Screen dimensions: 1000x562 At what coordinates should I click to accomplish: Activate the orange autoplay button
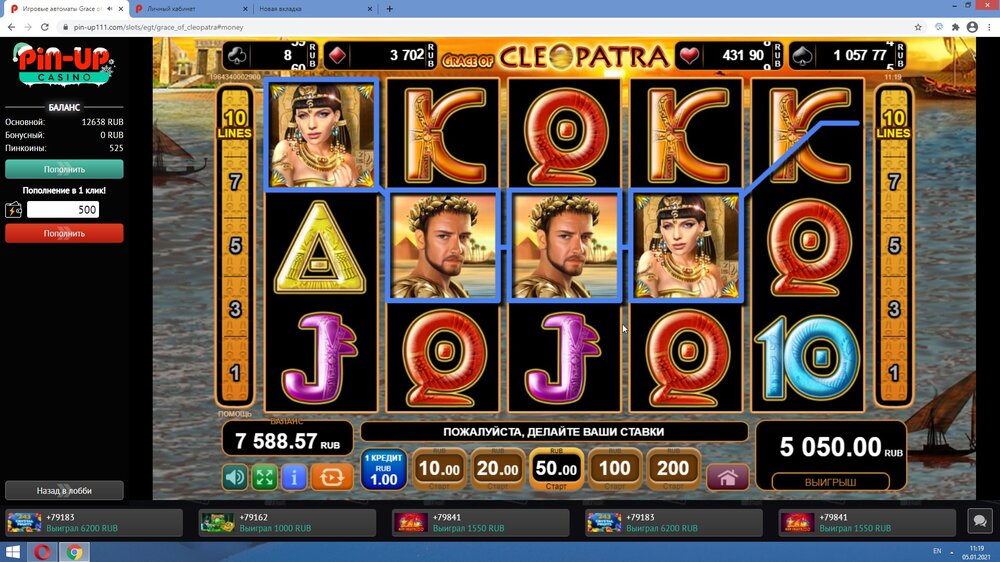click(330, 477)
